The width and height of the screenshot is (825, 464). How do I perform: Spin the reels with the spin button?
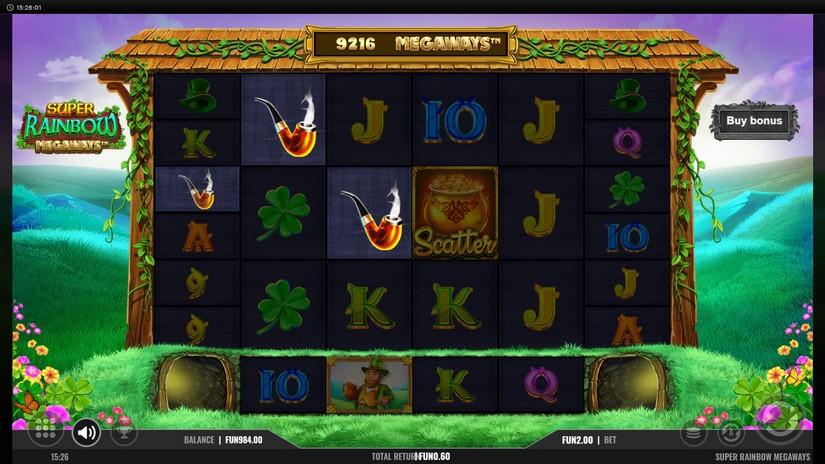point(781,420)
